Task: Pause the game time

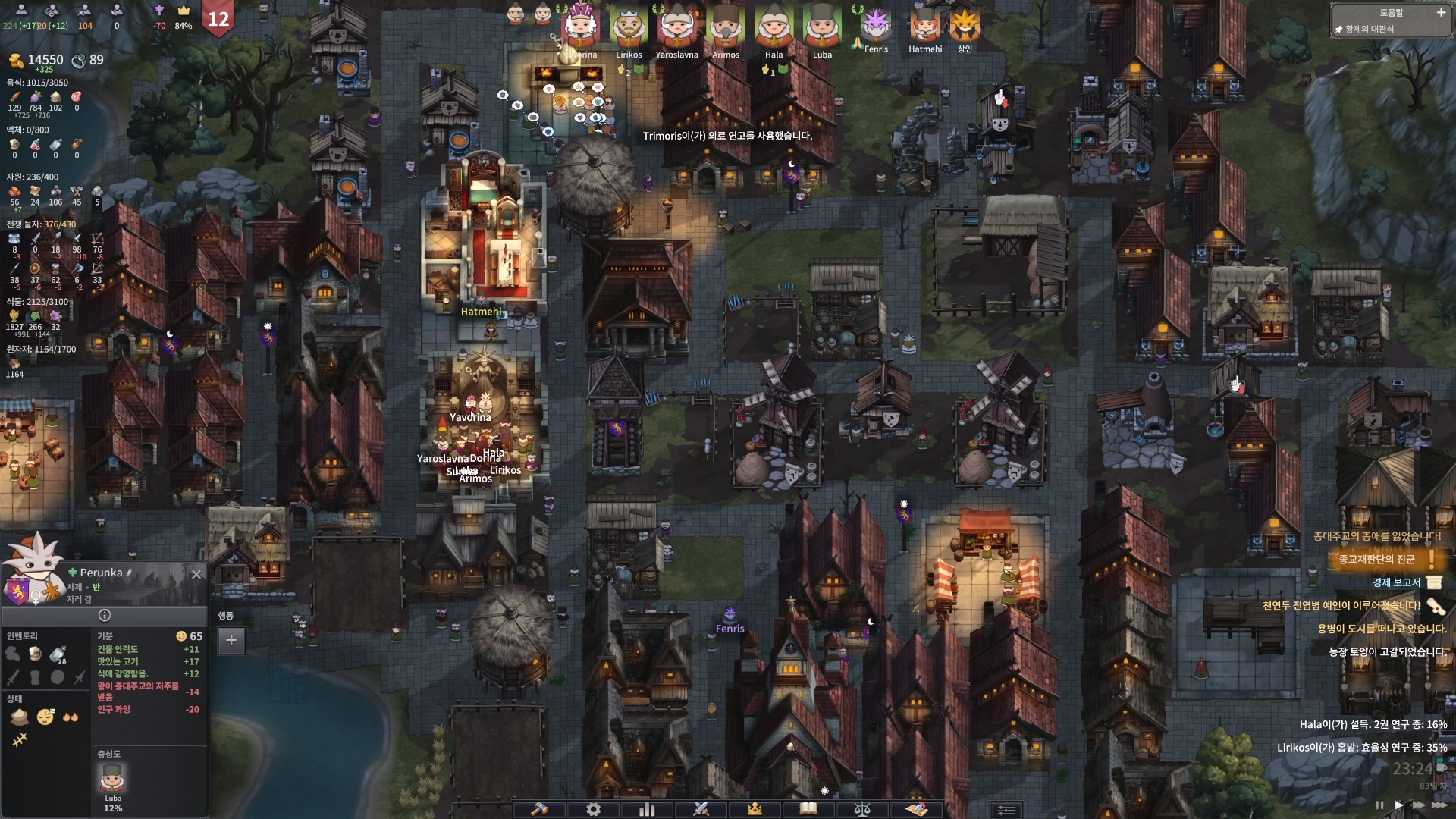Action: coord(1379,805)
